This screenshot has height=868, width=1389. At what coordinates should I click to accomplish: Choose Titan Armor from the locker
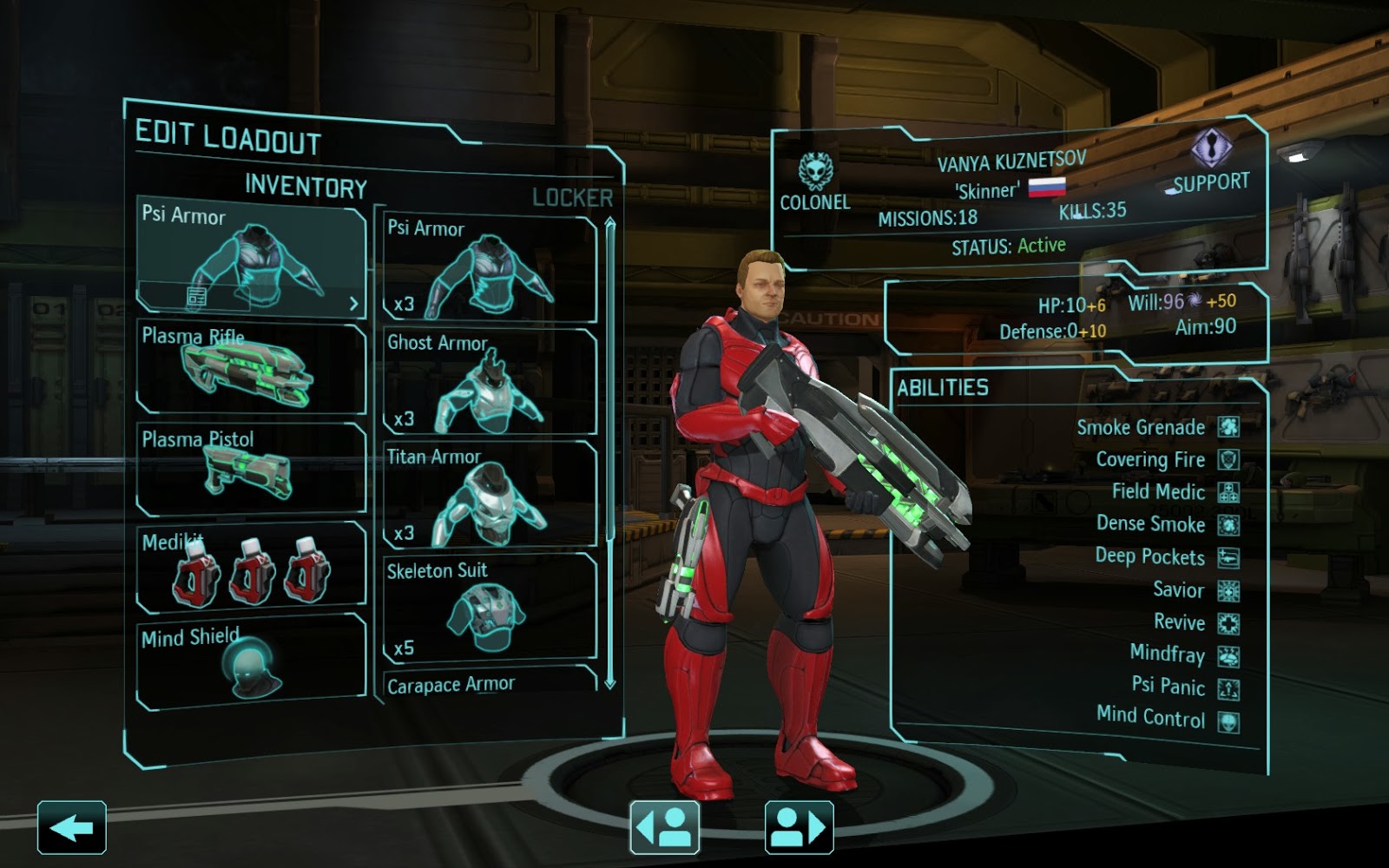click(490, 495)
